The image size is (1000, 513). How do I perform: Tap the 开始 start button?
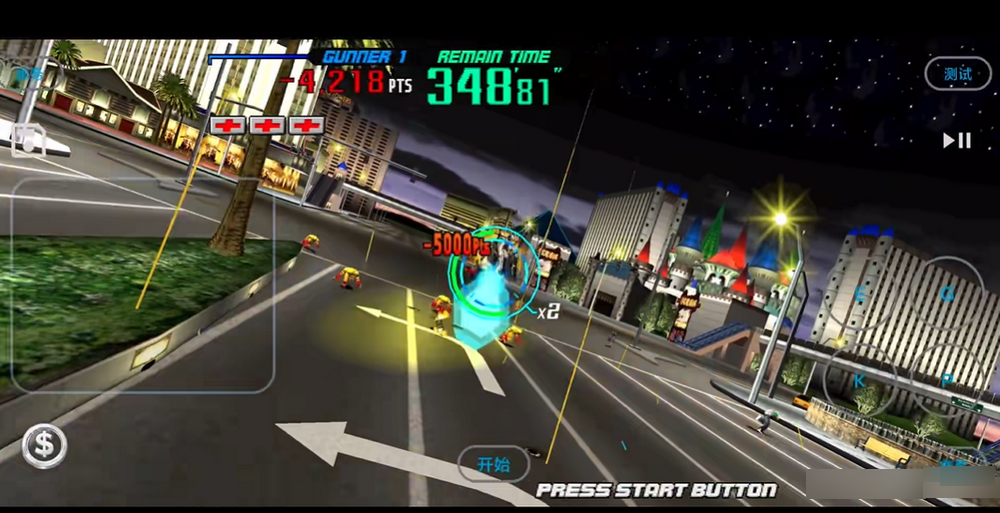[494, 464]
